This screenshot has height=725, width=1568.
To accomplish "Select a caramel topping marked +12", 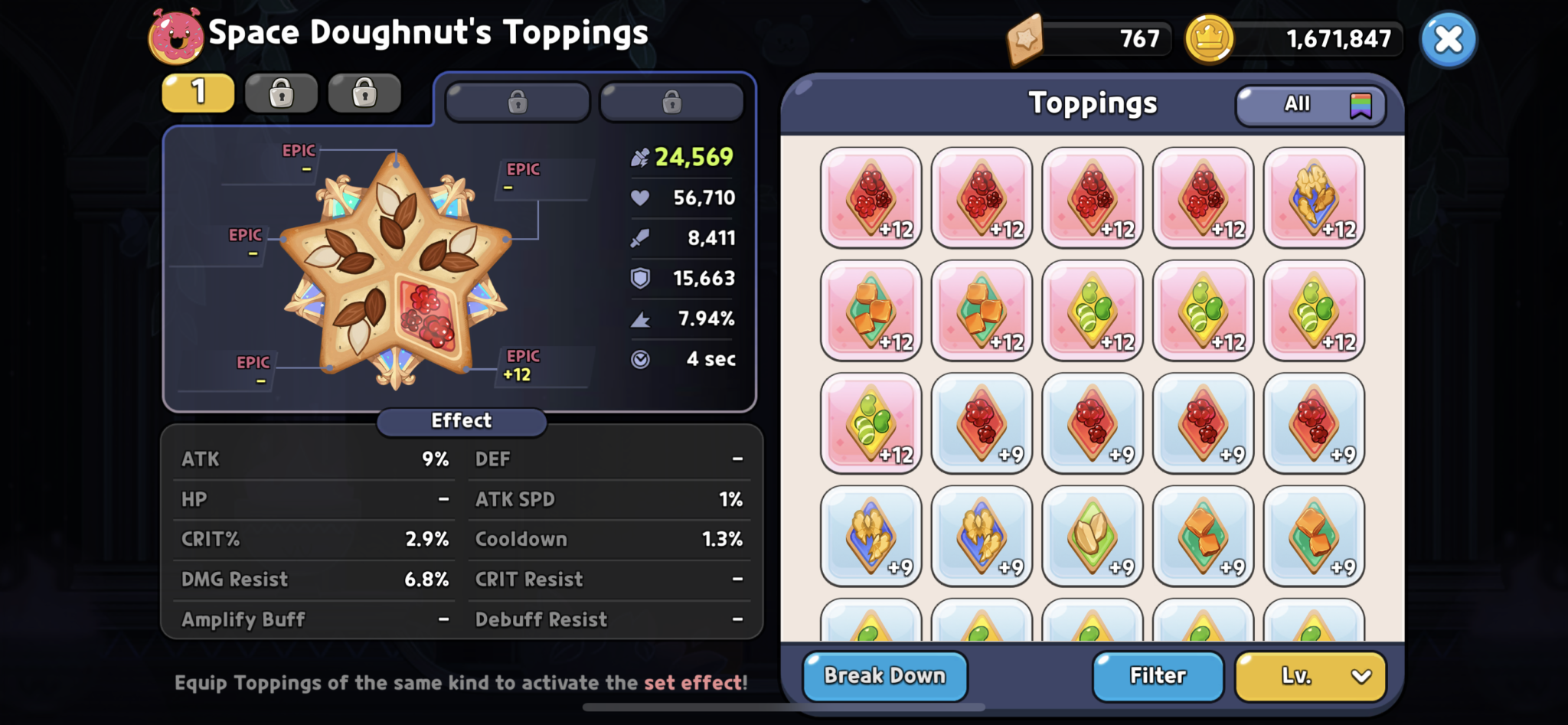I will (x=871, y=310).
